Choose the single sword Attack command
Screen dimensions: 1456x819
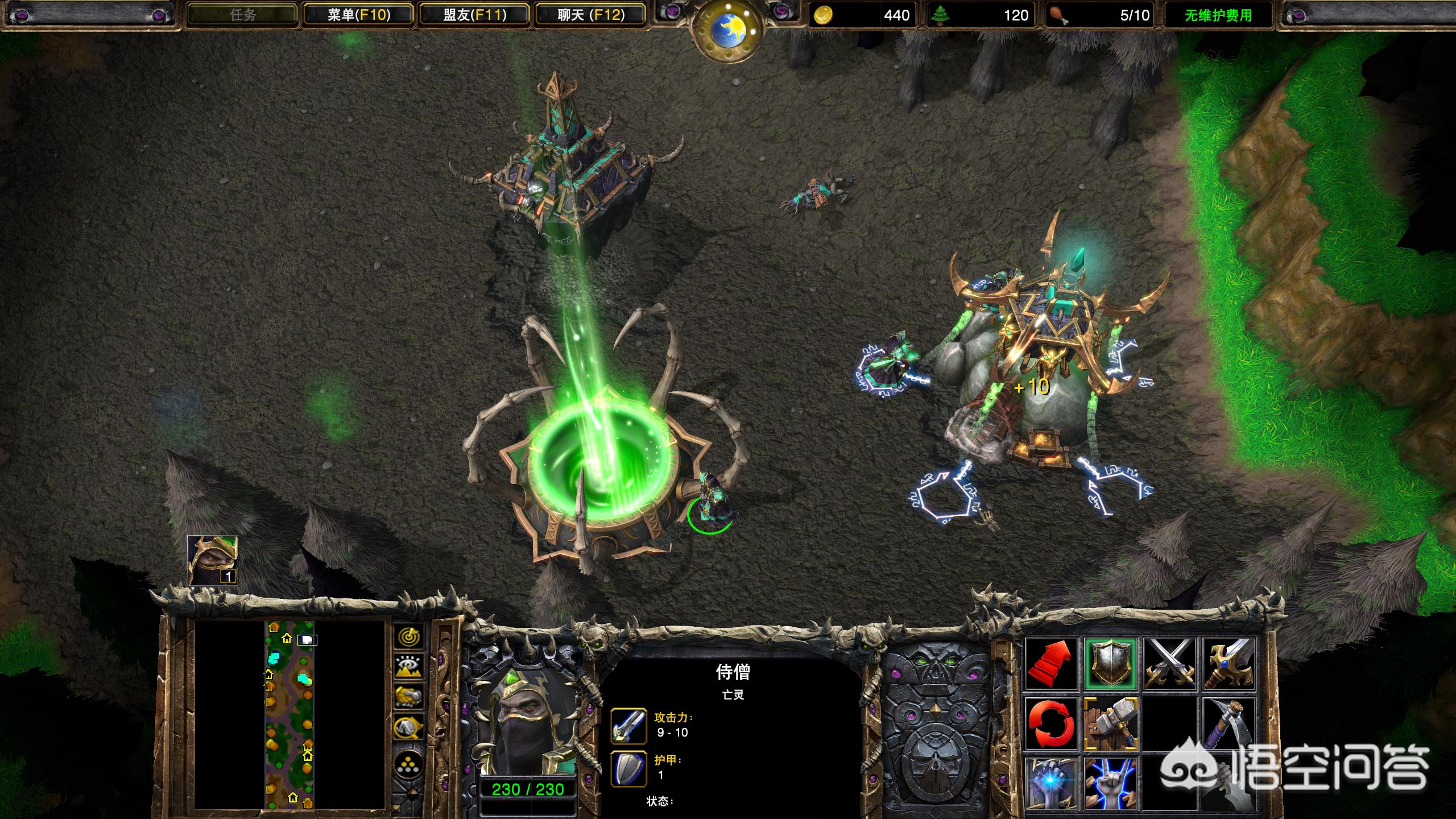tap(1229, 663)
